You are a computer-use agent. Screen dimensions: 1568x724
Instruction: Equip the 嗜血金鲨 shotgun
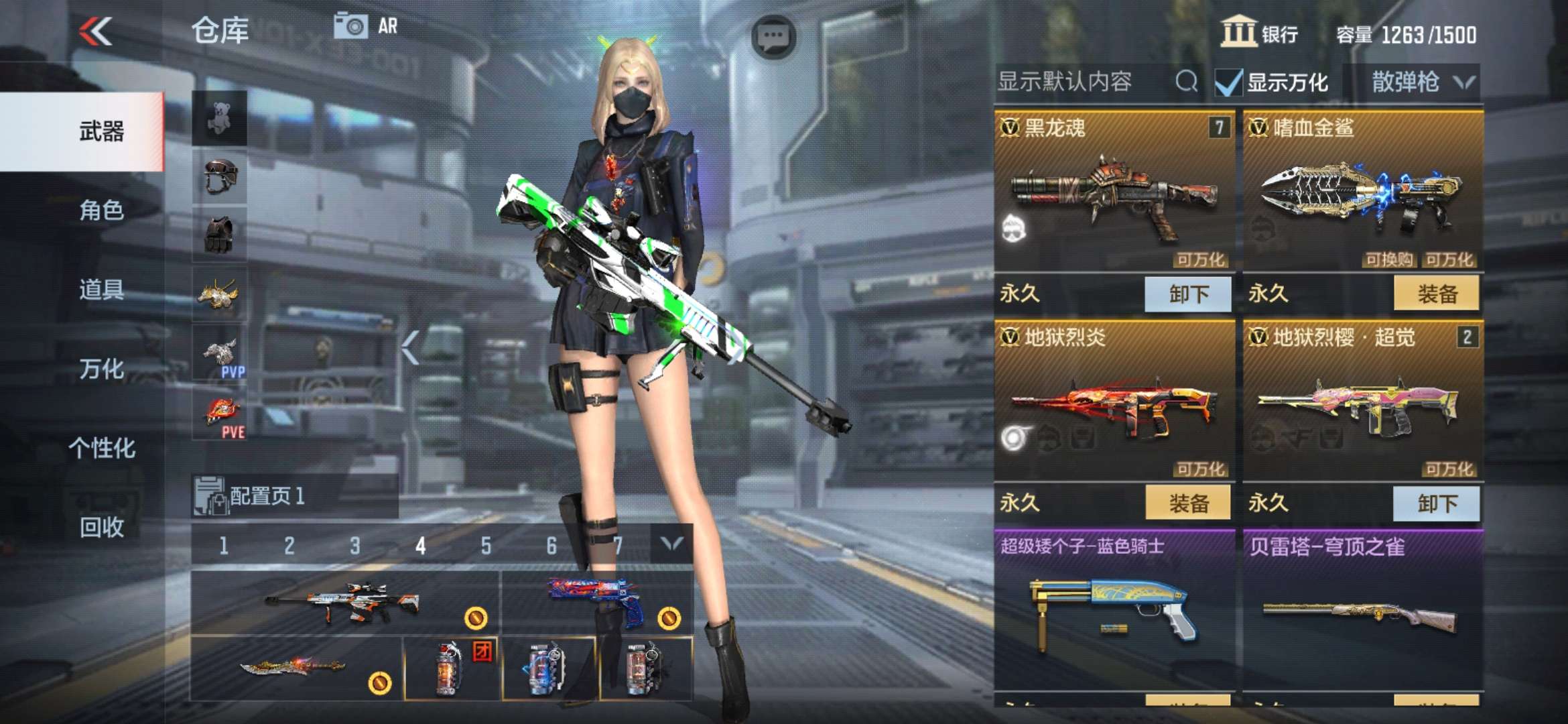(1436, 294)
